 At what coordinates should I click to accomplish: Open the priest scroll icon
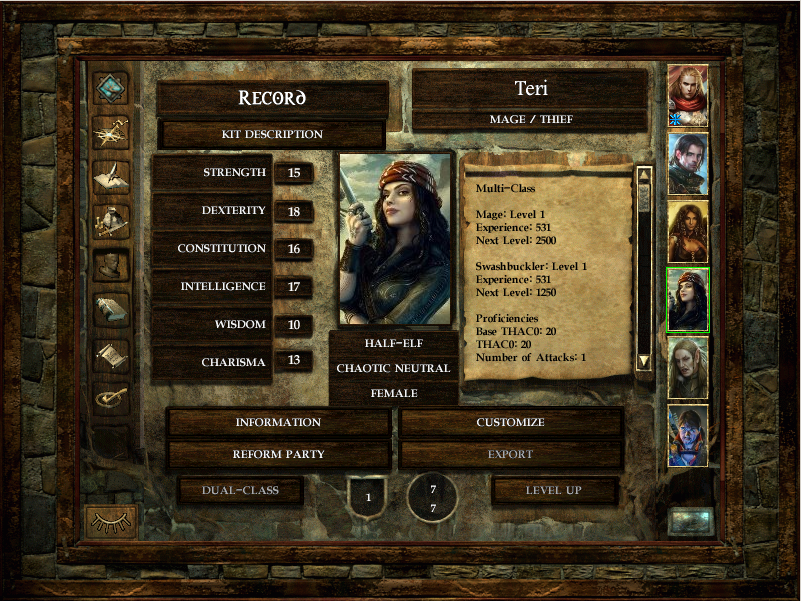coord(110,354)
